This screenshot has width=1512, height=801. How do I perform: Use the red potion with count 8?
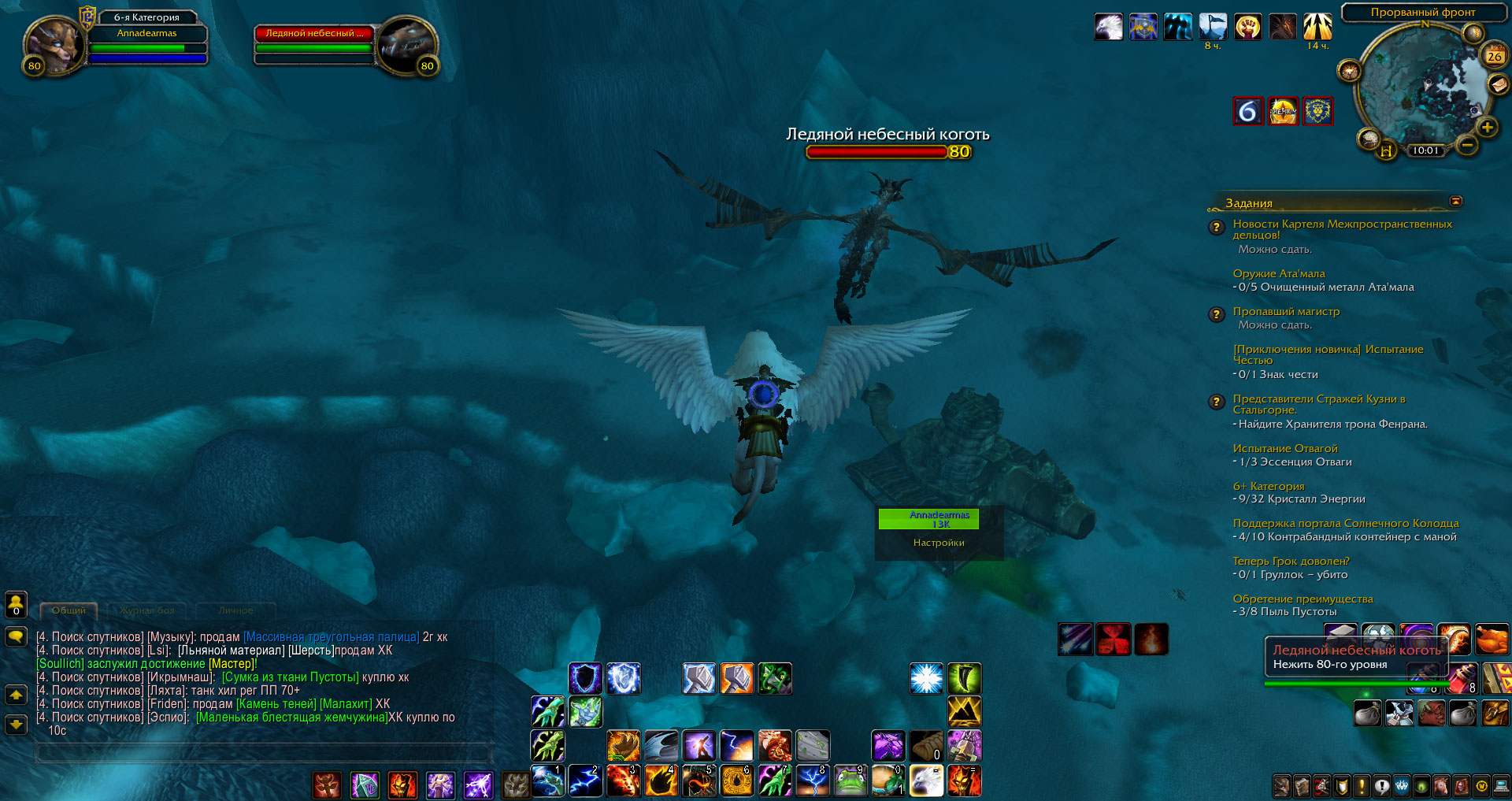click(1462, 677)
